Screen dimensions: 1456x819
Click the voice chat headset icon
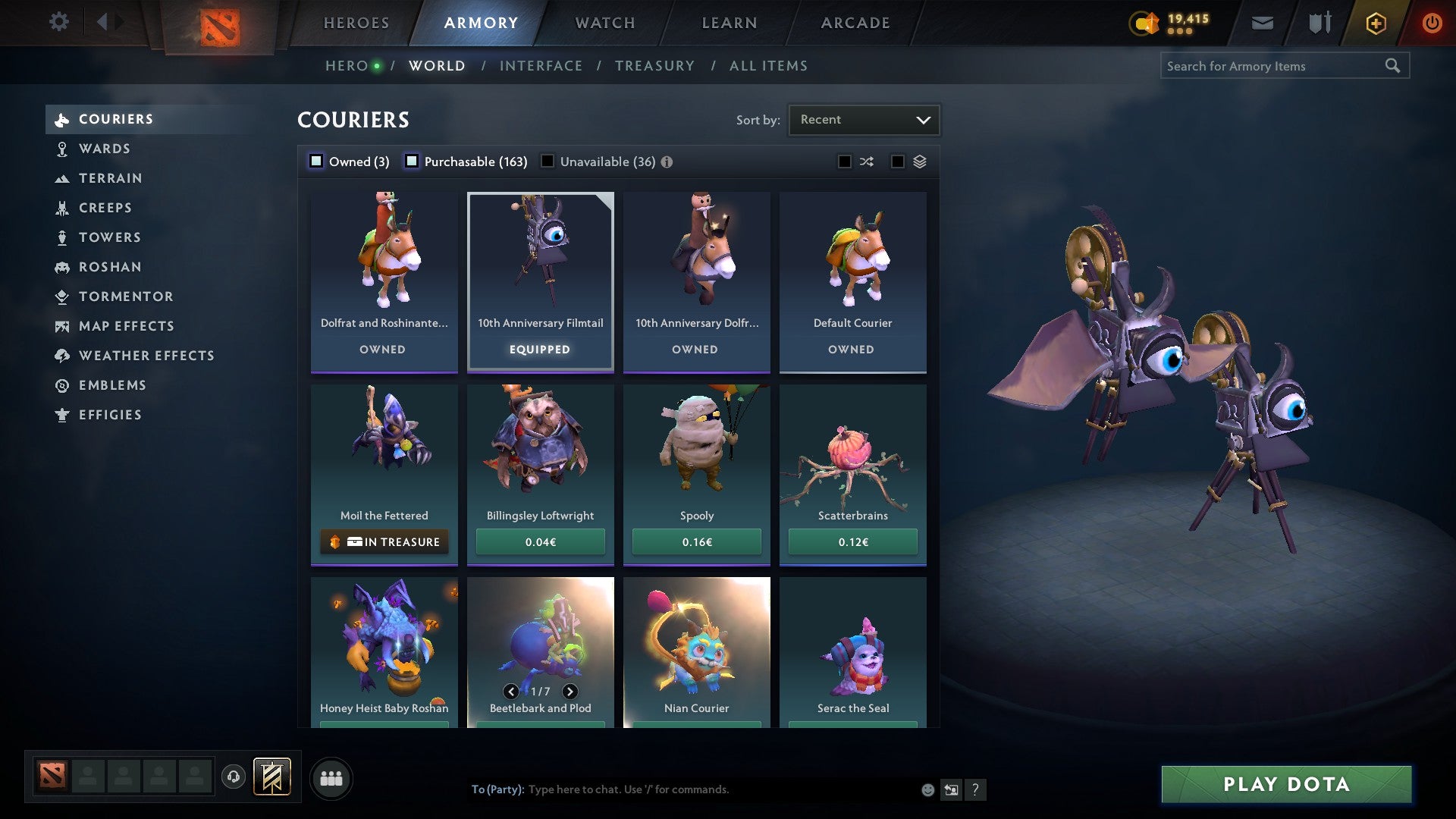point(234,777)
